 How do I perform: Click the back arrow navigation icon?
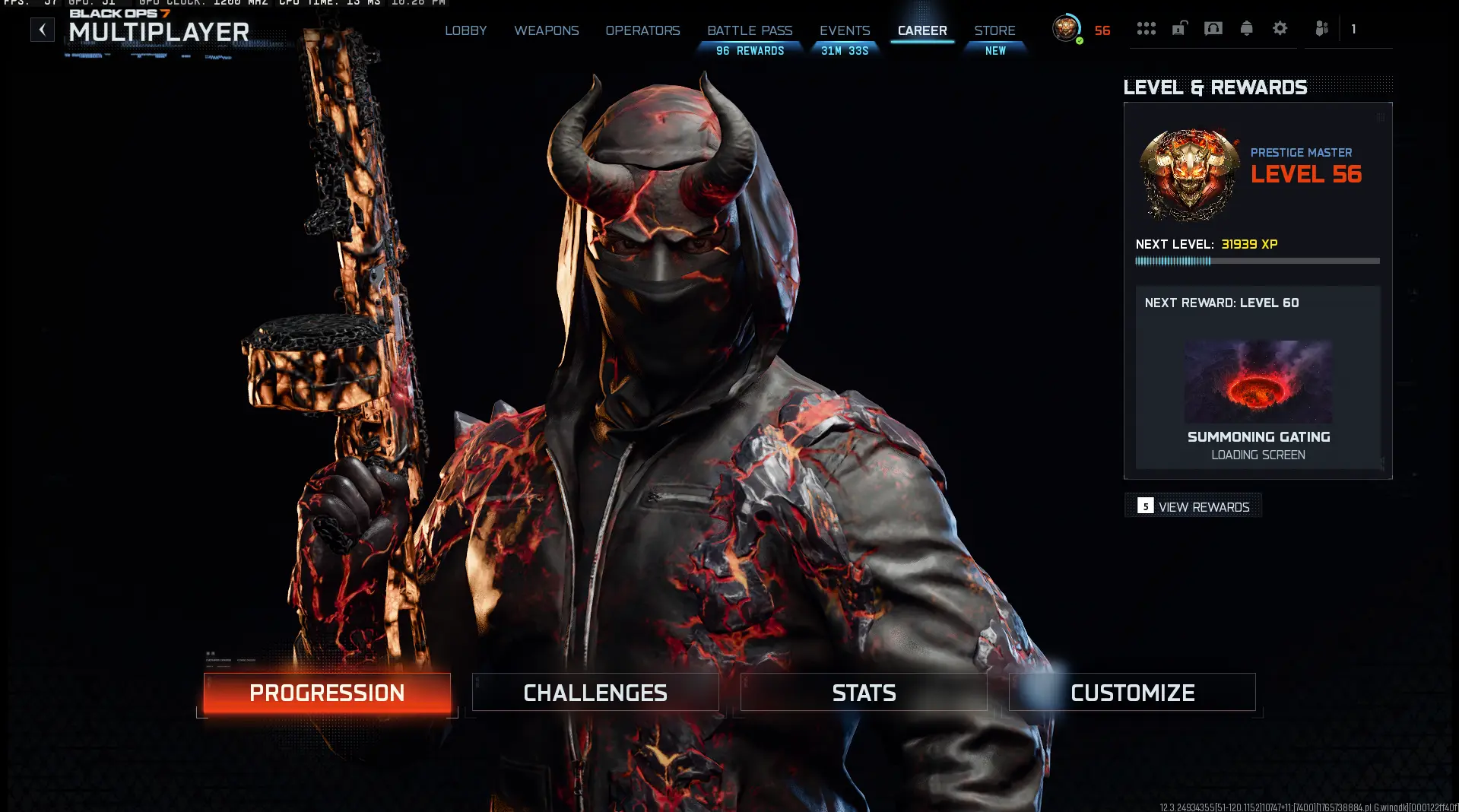(x=42, y=29)
